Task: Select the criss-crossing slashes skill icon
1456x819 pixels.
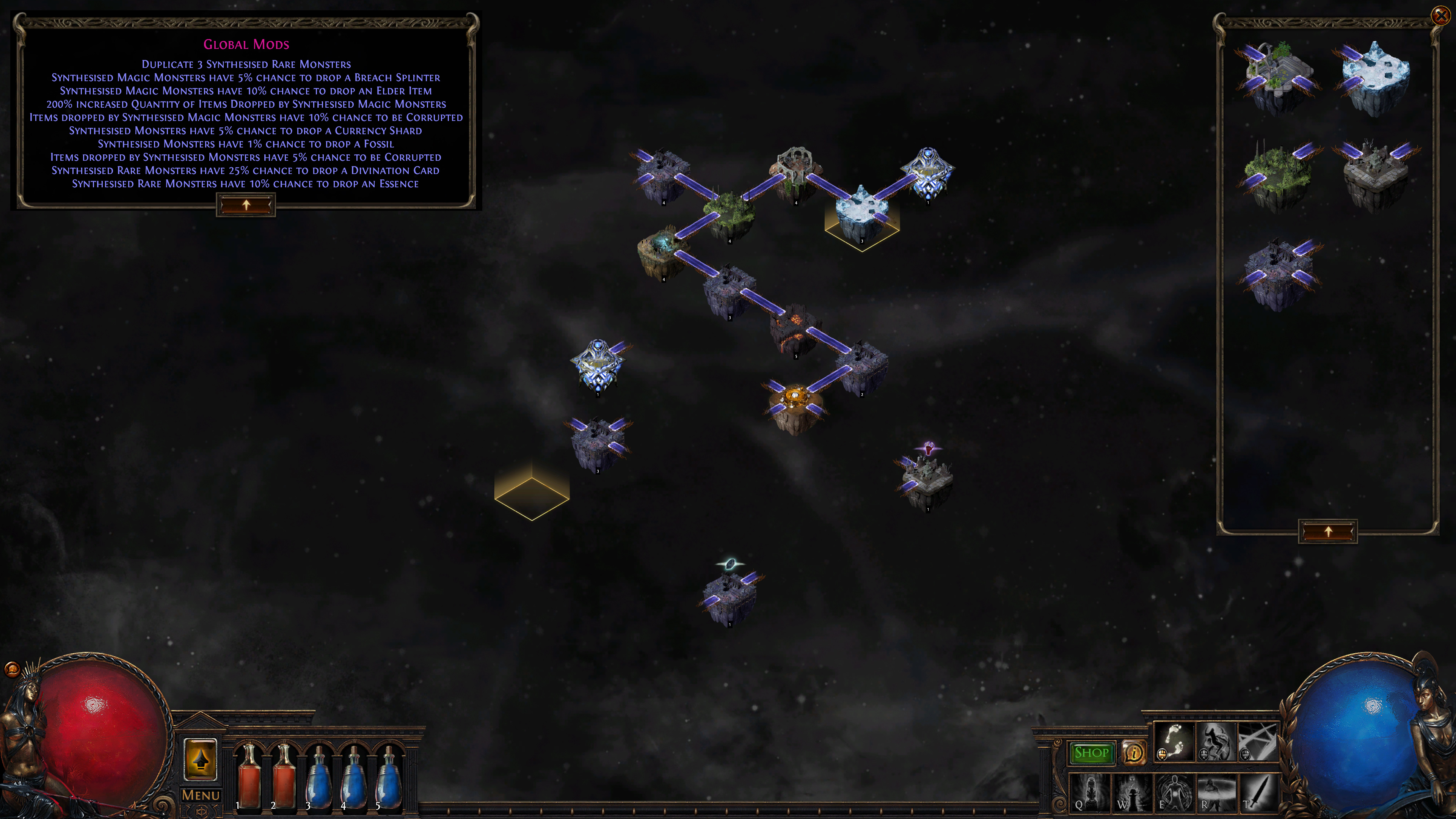Action: (1258, 742)
